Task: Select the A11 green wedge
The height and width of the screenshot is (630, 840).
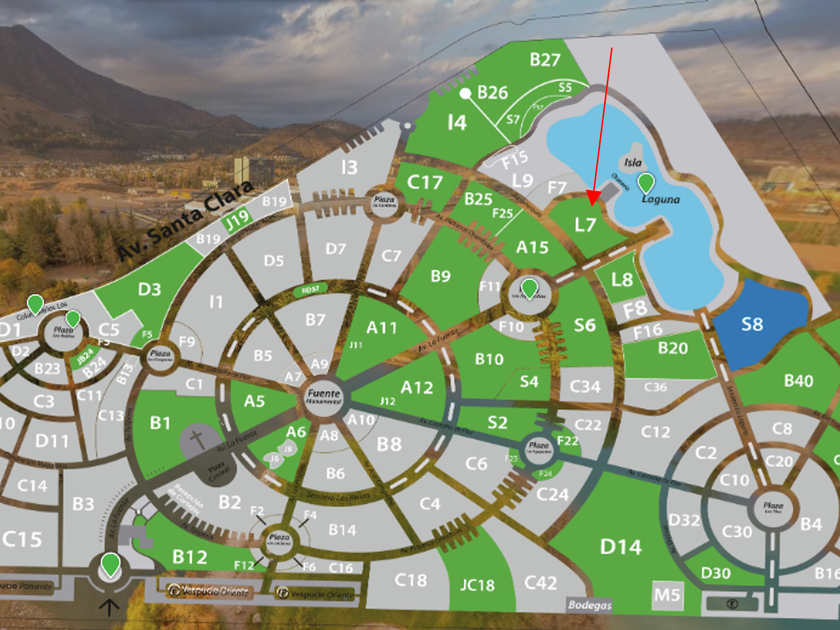Action: pos(382,327)
